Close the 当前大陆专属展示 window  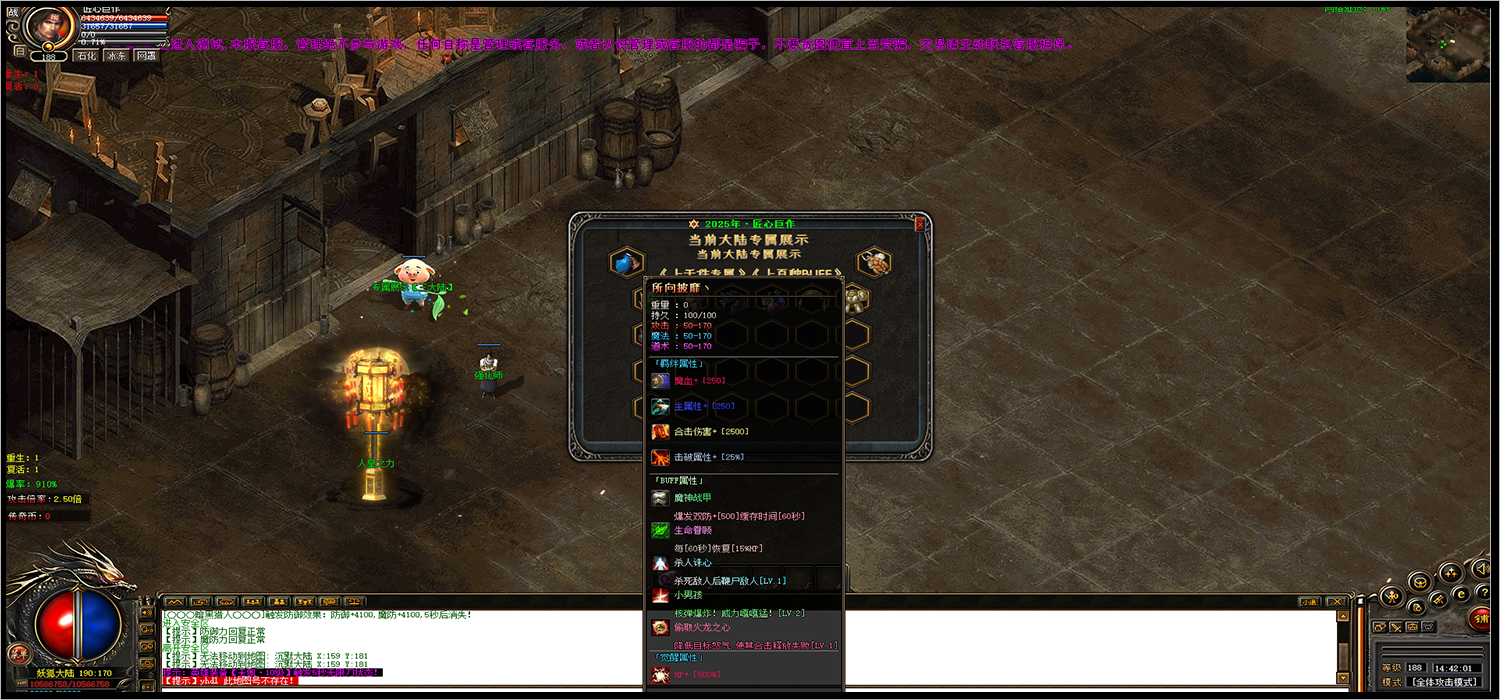(919, 225)
